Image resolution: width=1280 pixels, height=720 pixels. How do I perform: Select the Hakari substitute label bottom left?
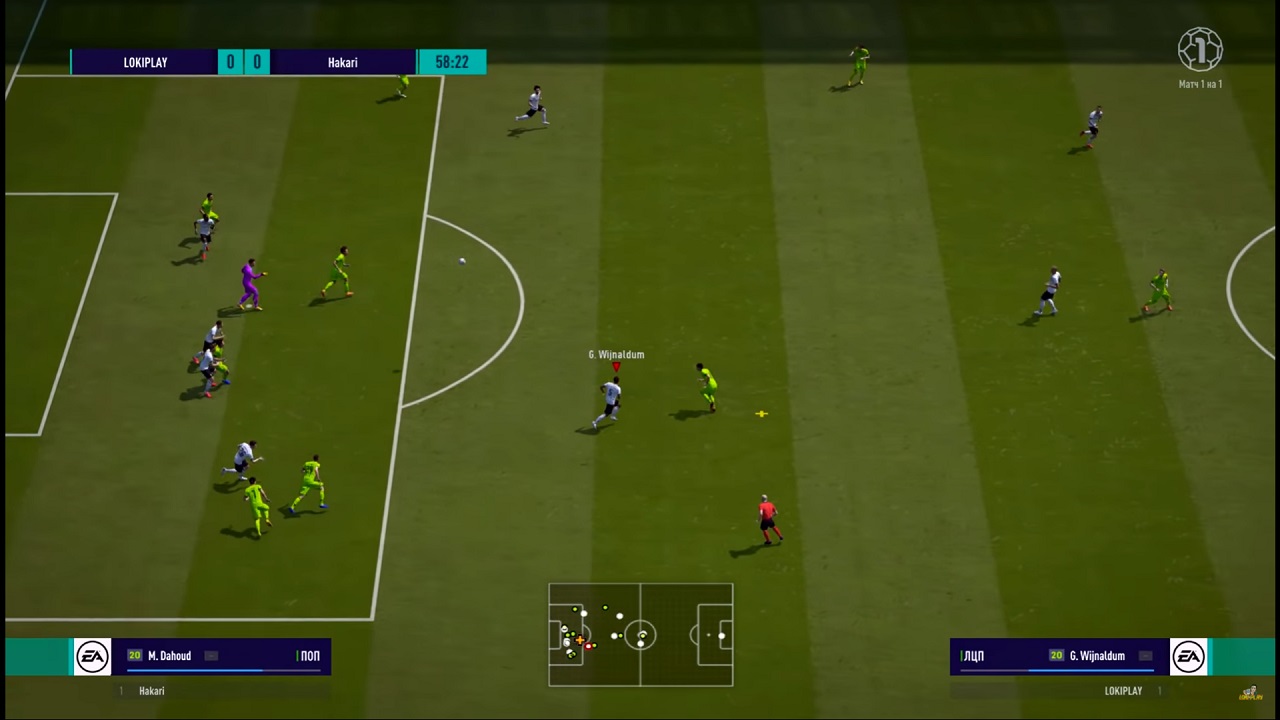click(151, 690)
